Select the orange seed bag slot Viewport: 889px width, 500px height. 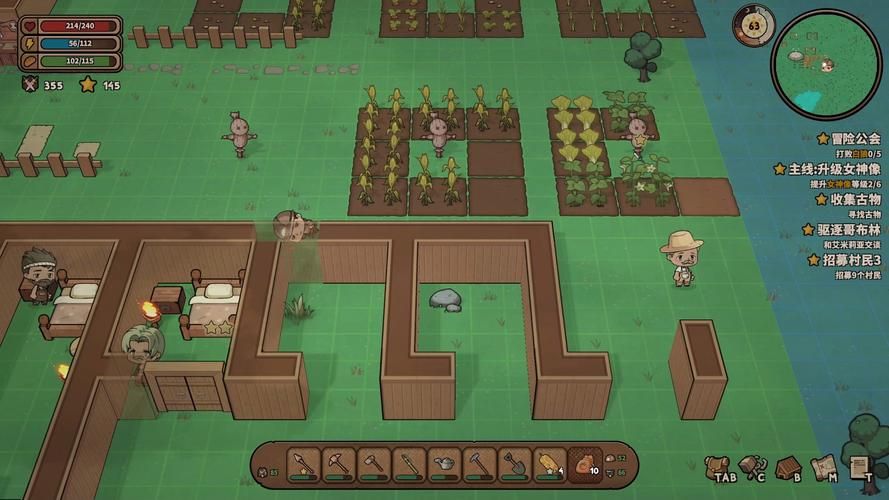coord(584,465)
